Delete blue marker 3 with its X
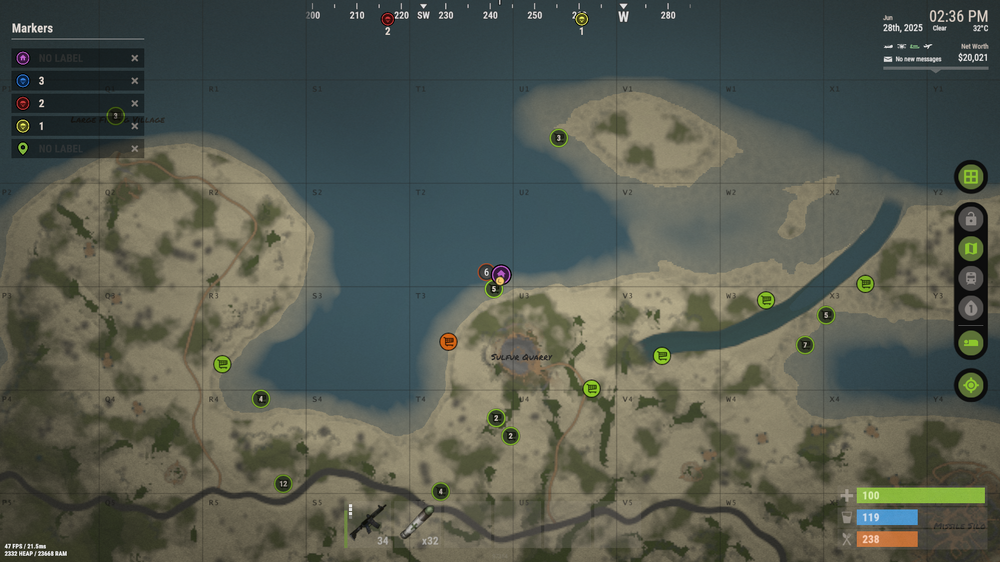The width and height of the screenshot is (1000, 562). click(x=135, y=81)
